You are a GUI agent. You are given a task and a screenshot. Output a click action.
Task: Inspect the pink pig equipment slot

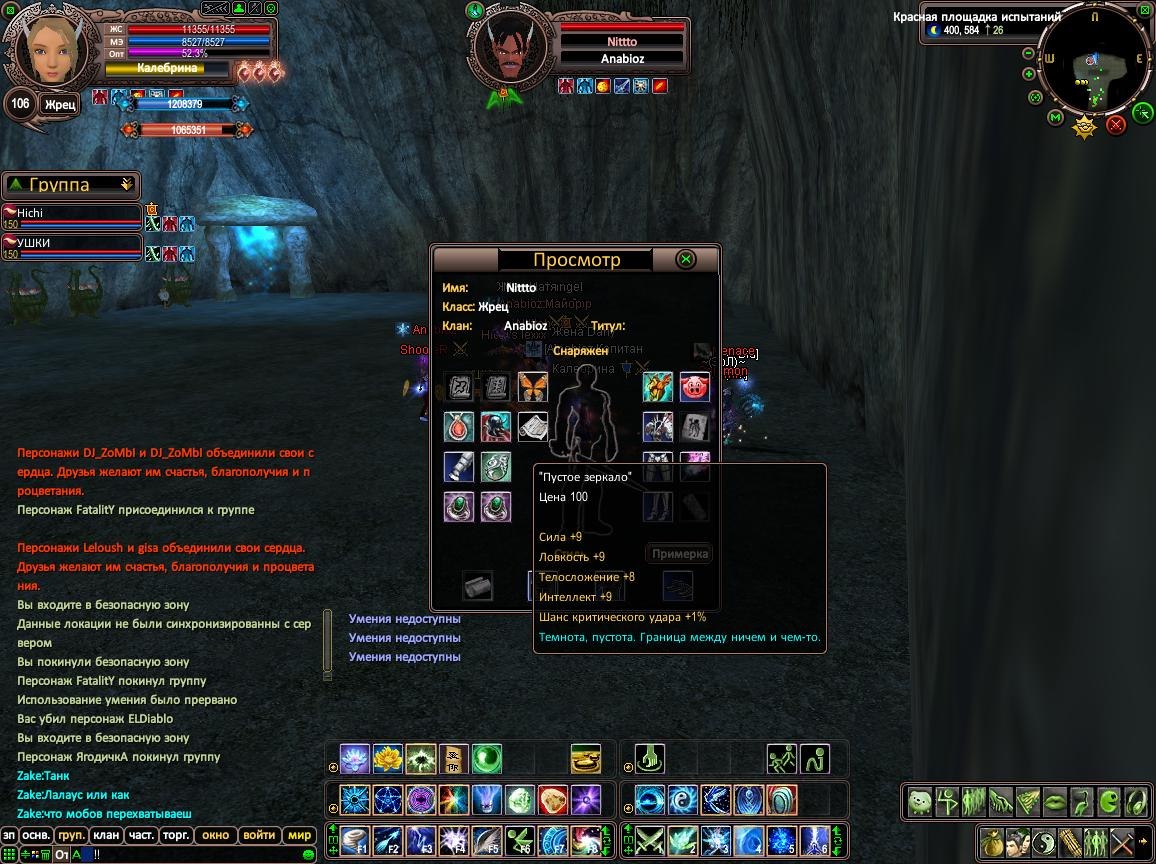695,387
